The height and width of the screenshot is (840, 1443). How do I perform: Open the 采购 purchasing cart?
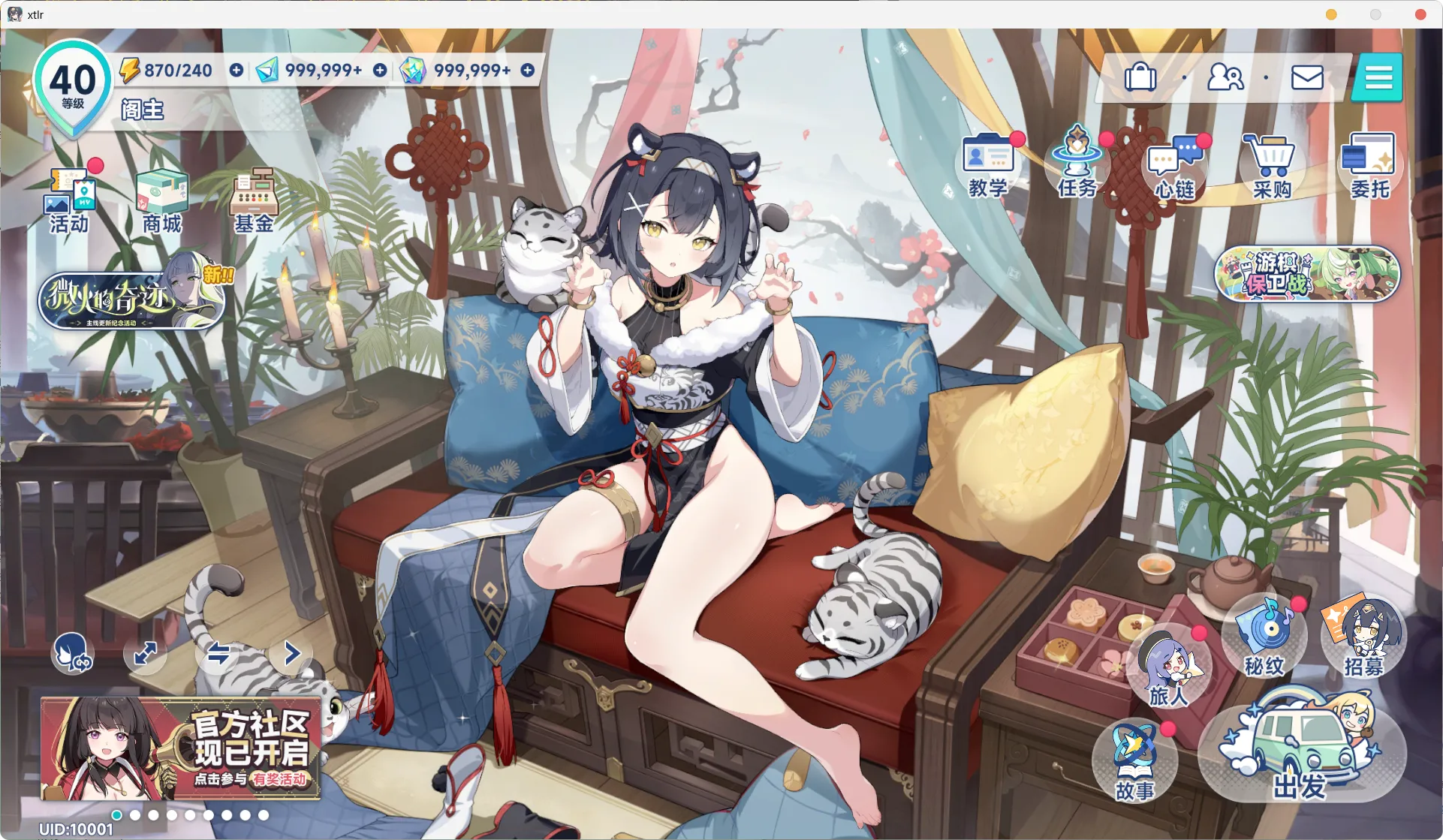point(1271,167)
